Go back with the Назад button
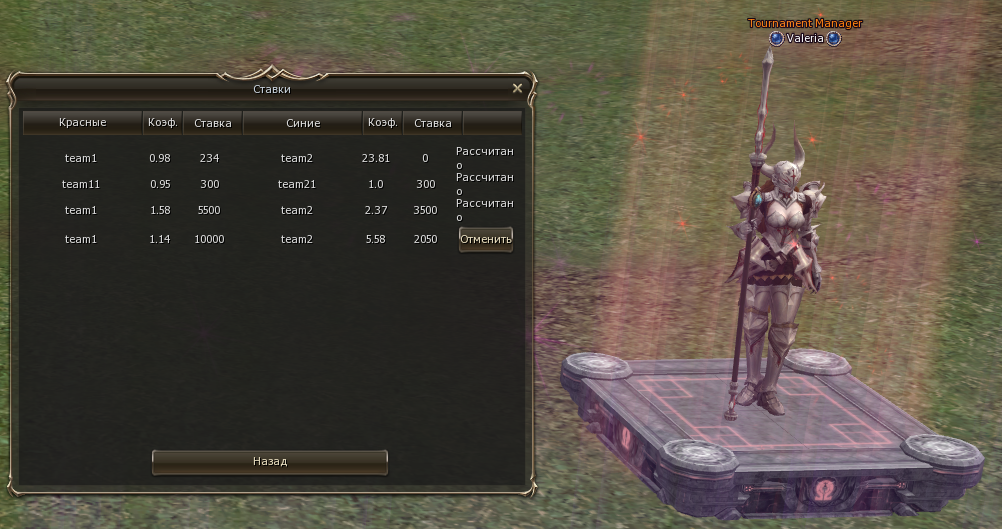Viewport: 1002px width, 529px height. tap(269, 462)
